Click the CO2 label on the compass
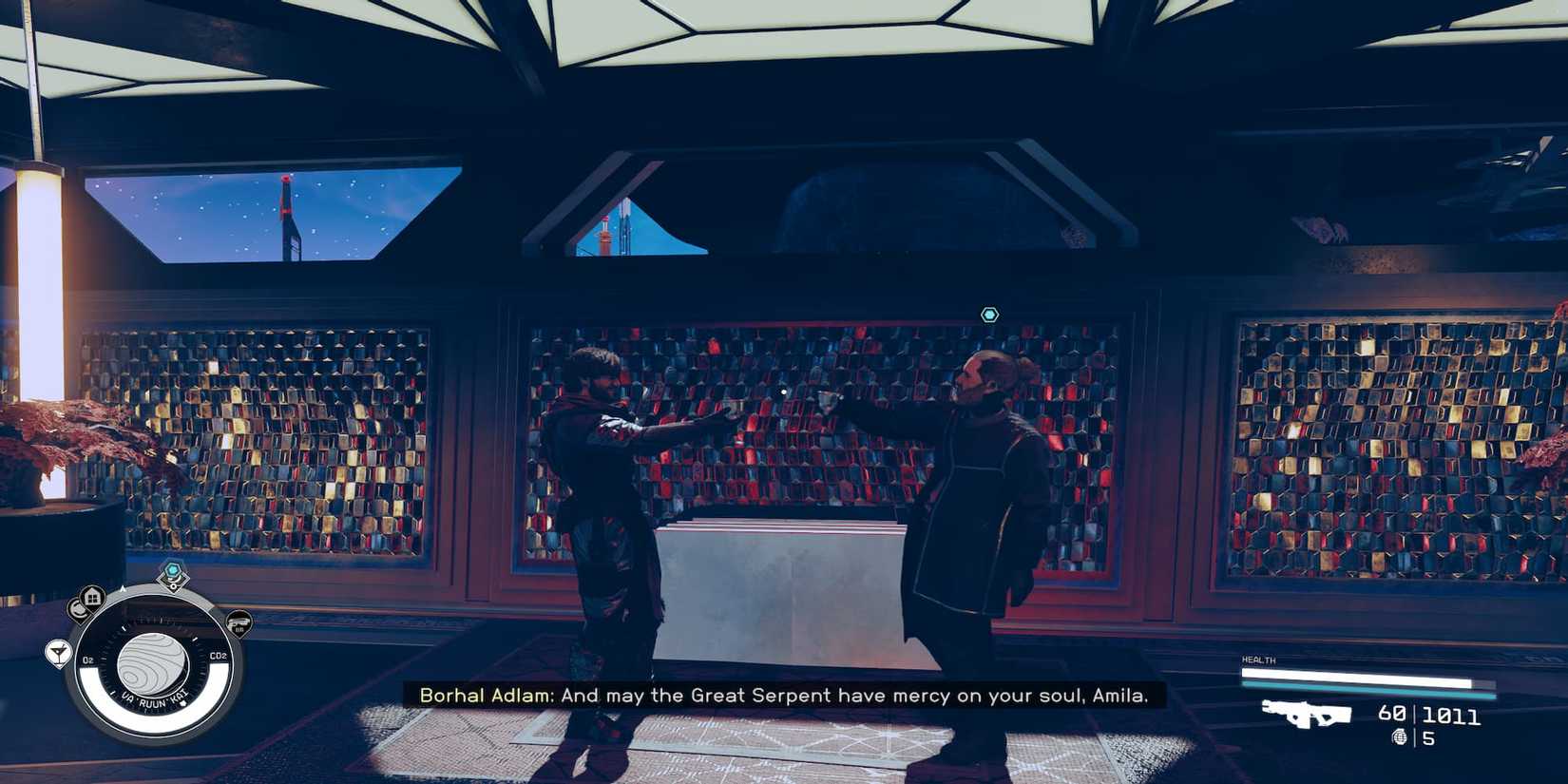The width and height of the screenshot is (1568, 784). tap(219, 655)
